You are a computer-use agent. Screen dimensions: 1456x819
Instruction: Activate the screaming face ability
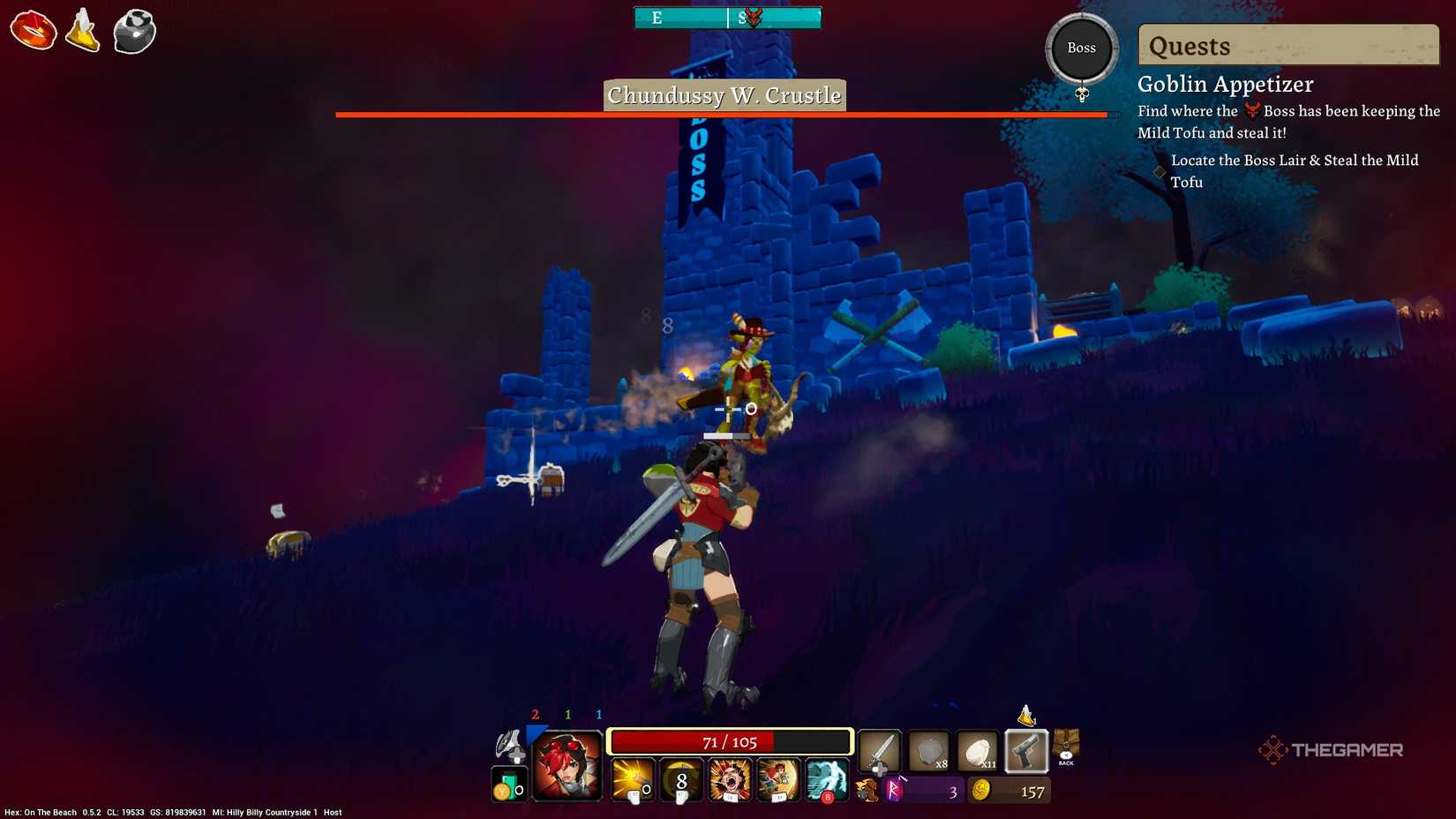coord(728,780)
